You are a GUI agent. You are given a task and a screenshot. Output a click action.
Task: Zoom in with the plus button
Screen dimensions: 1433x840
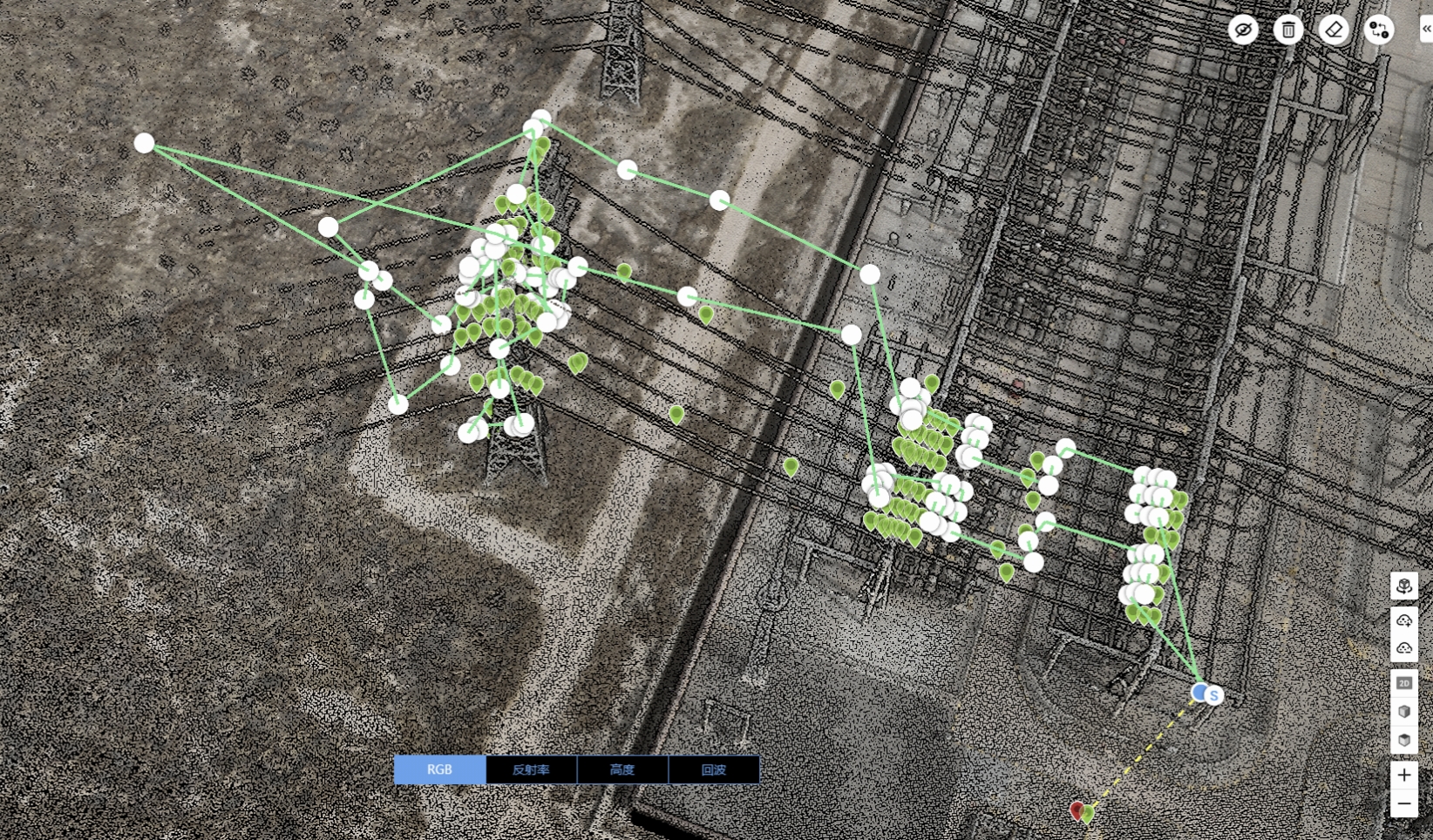(1403, 775)
